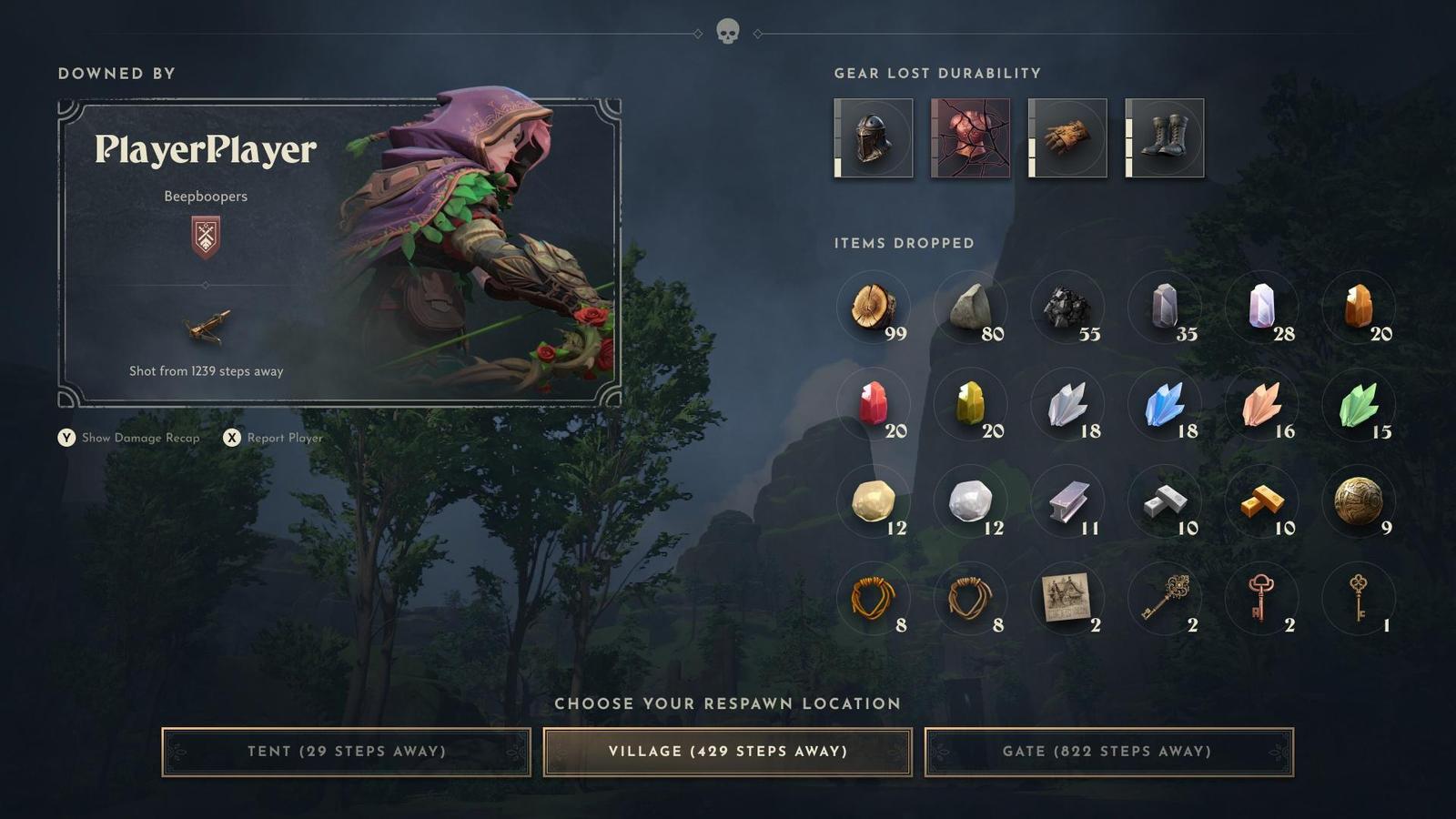Image resolution: width=1456 pixels, height=819 pixels.
Task: Select the damaged helmet in Gear Lost Durability
Action: 872,137
